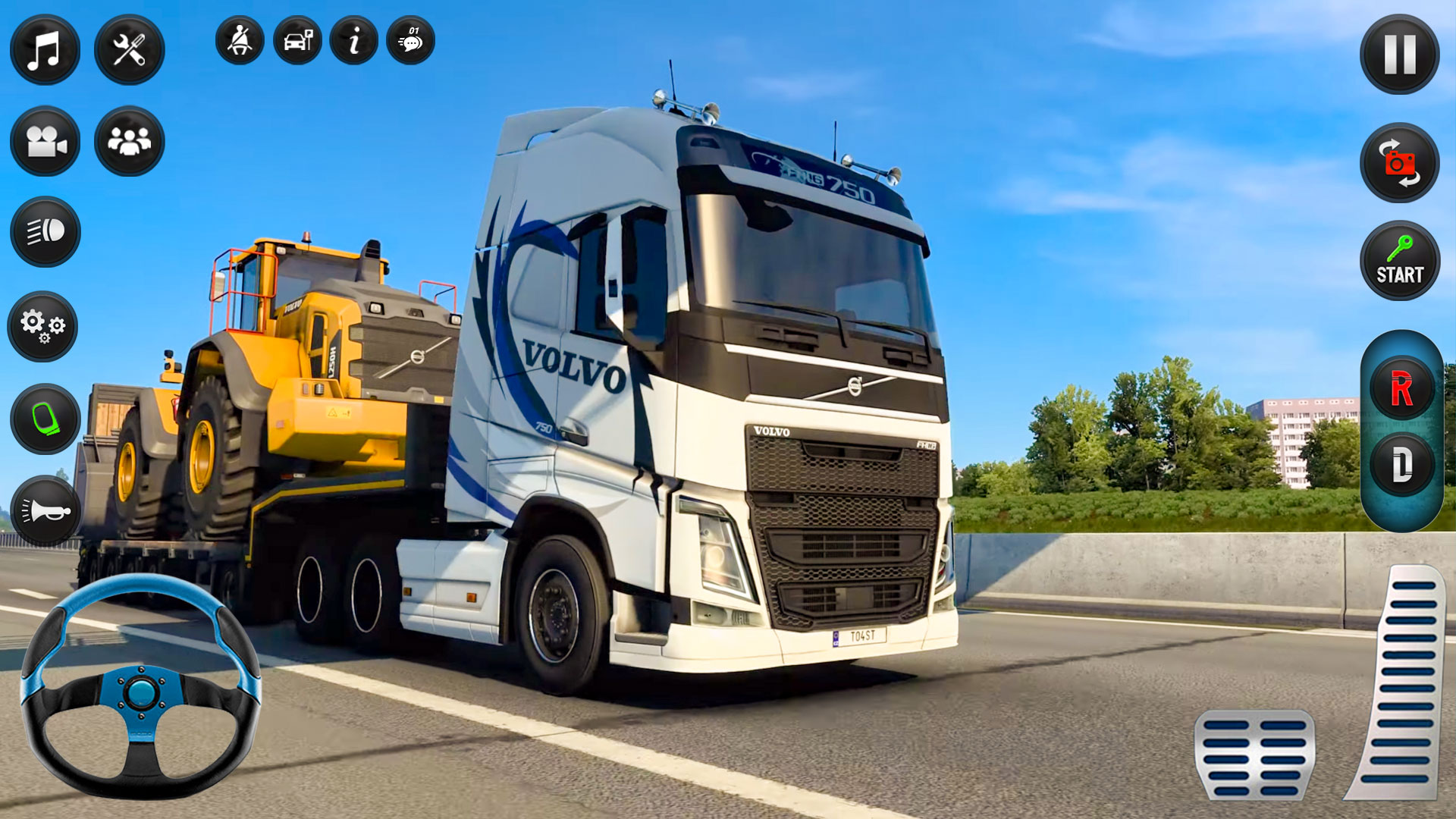The image size is (1456, 819).
Task: Open the music settings
Action: click(43, 49)
